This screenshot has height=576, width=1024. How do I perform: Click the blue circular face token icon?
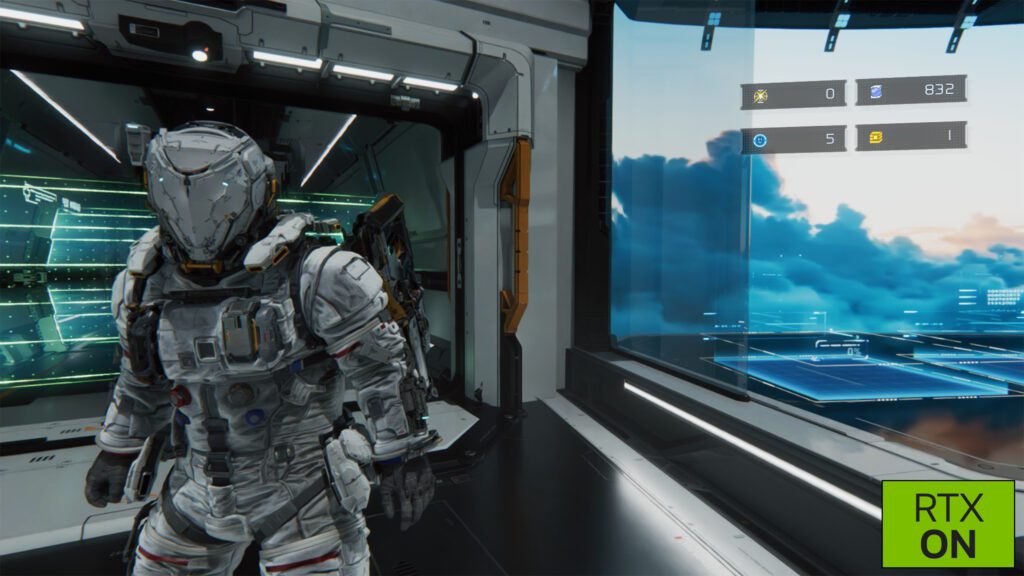(x=761, y=140)
